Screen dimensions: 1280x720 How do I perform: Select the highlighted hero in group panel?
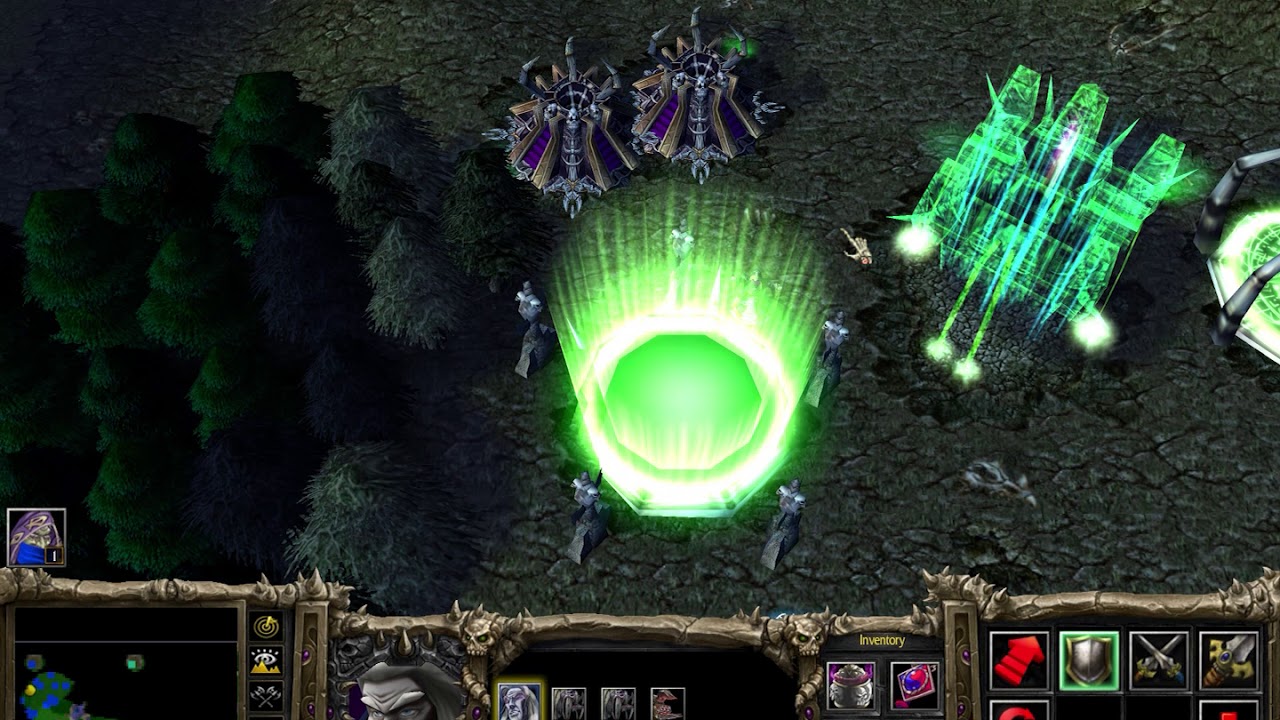click(x=519, y=701)
